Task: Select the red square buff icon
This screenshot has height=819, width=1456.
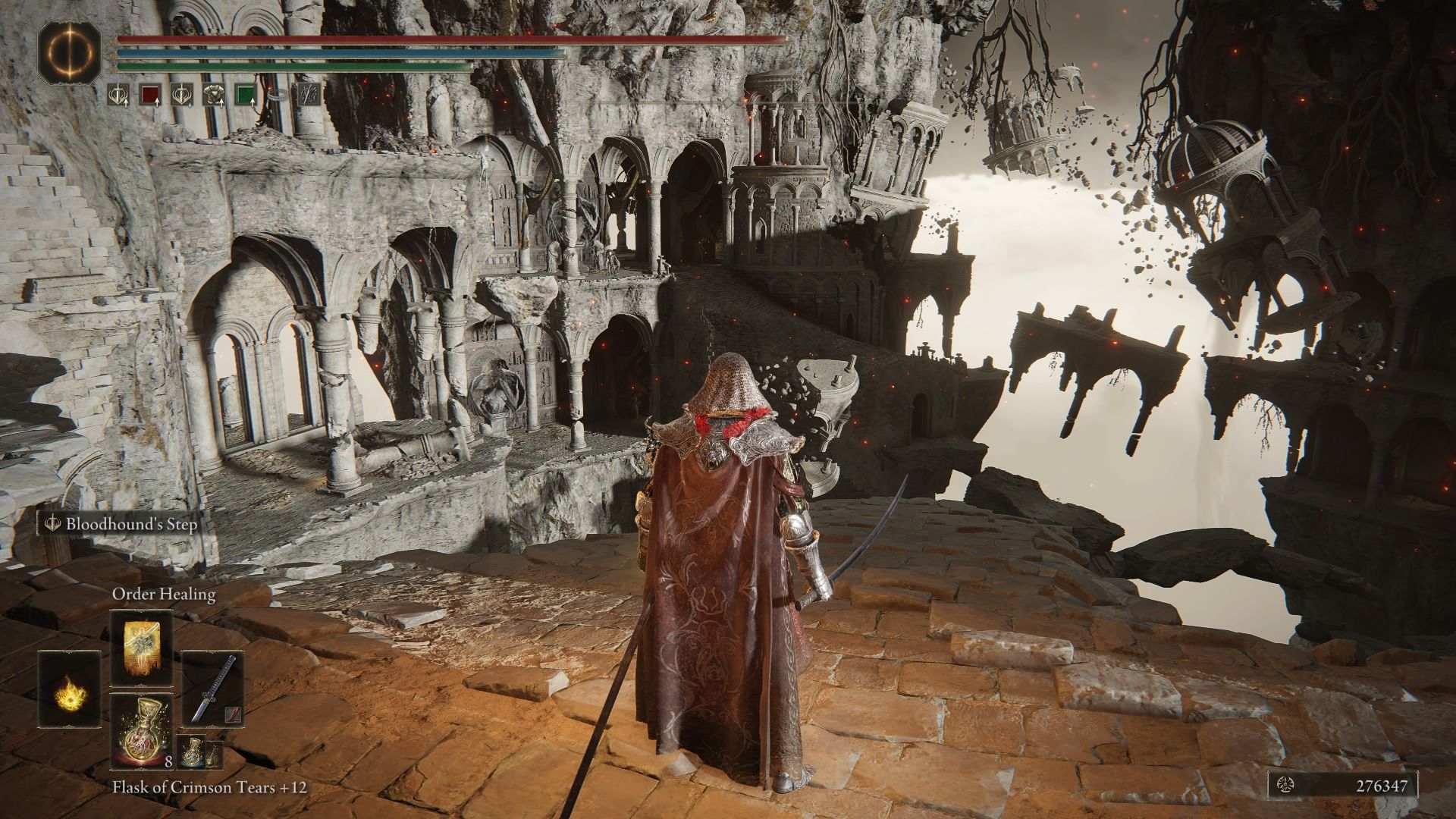Action: point(151,96)
